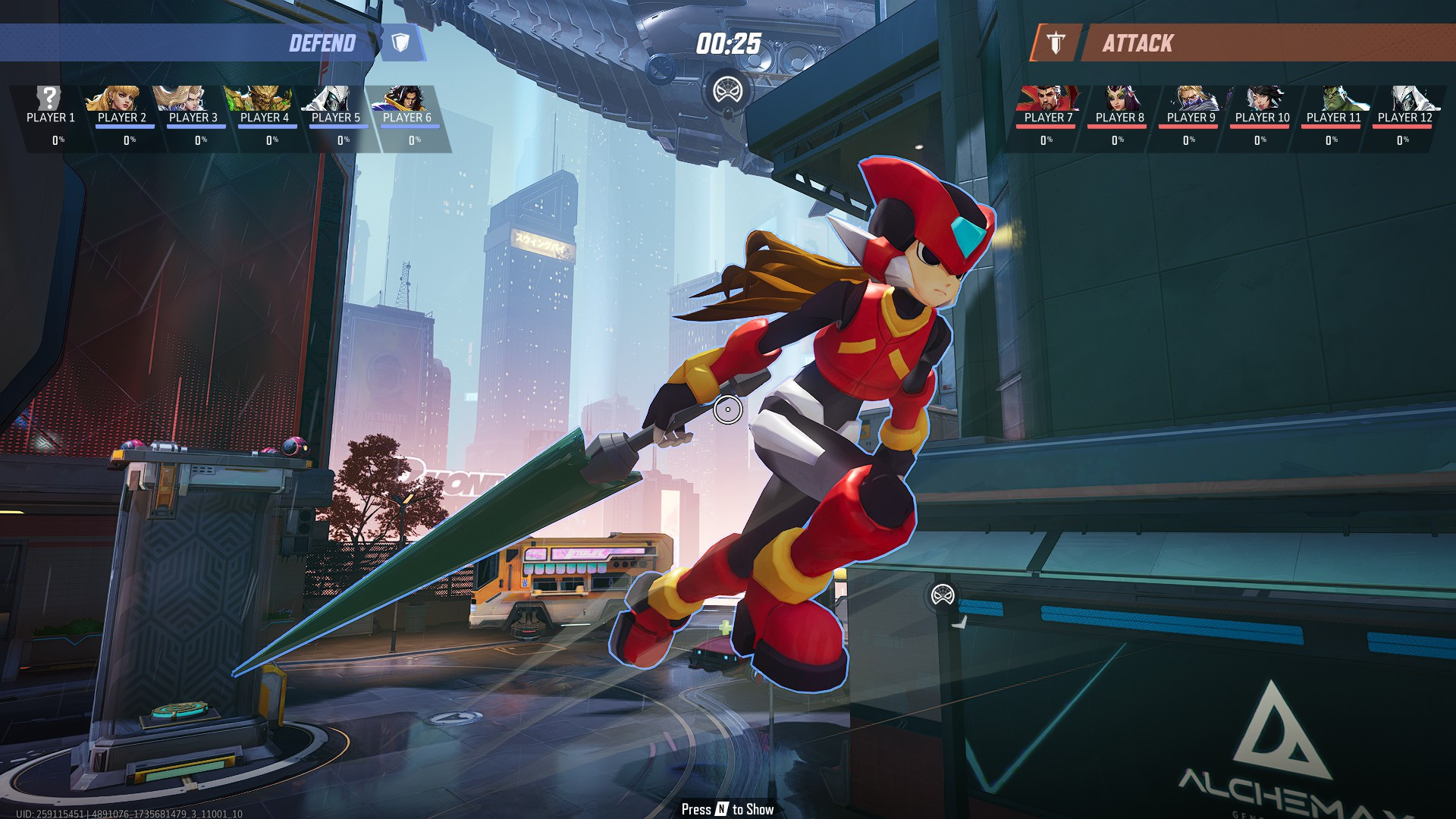Click the PLAYER 5 name label
This screenshot has height=819, width=1456.
click(336, 118)
